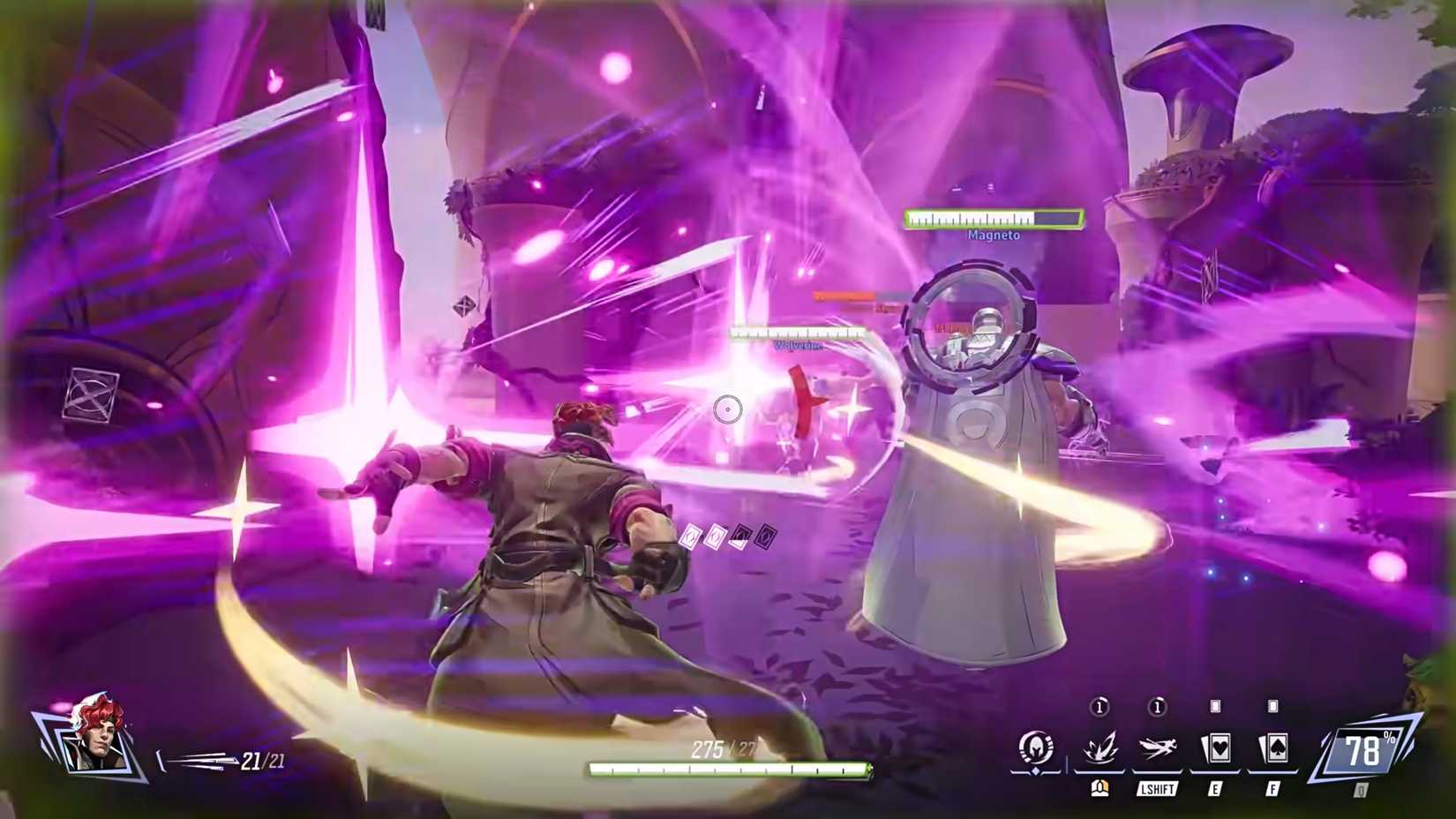This screenshot has width=1456, height=819.
Task: Expand Magneto's nameplate above his health bar
Action: (x=994, y=236)
